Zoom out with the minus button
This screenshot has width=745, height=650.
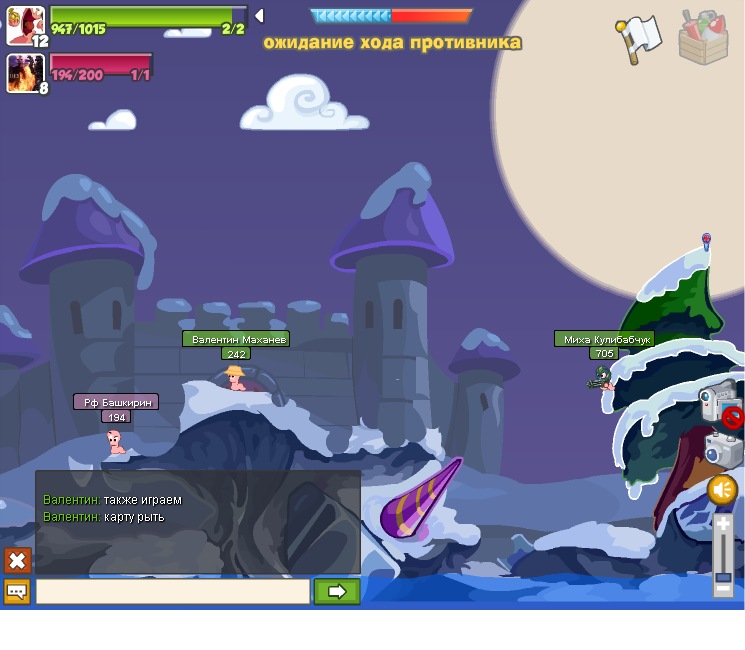click(x=723, y=589)
